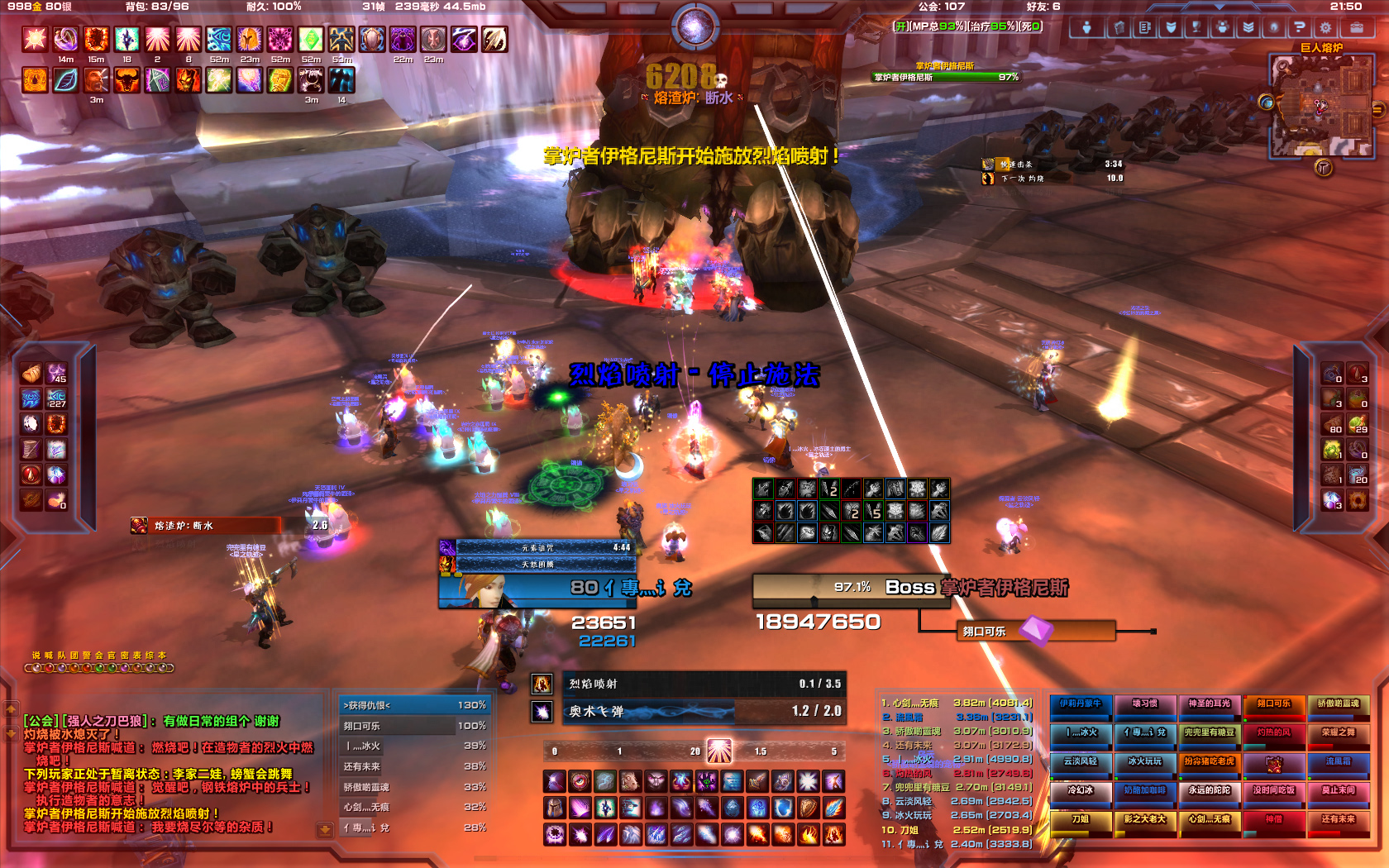Toggle the 密 whisper chat channel dot

pyautogui.click(x=124, y=668)
